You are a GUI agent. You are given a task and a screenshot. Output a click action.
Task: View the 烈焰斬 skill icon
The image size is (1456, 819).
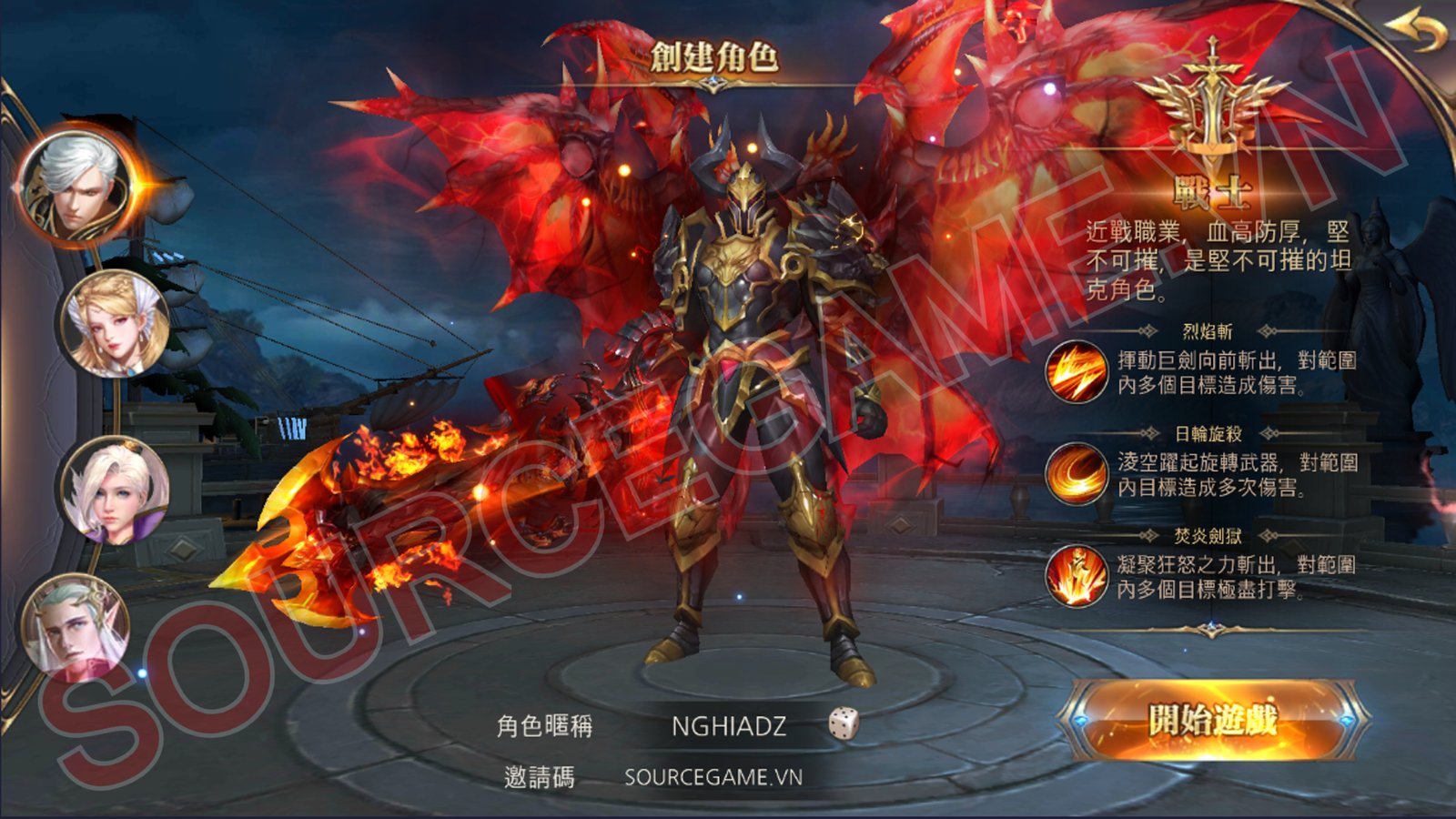[1076, 371]
